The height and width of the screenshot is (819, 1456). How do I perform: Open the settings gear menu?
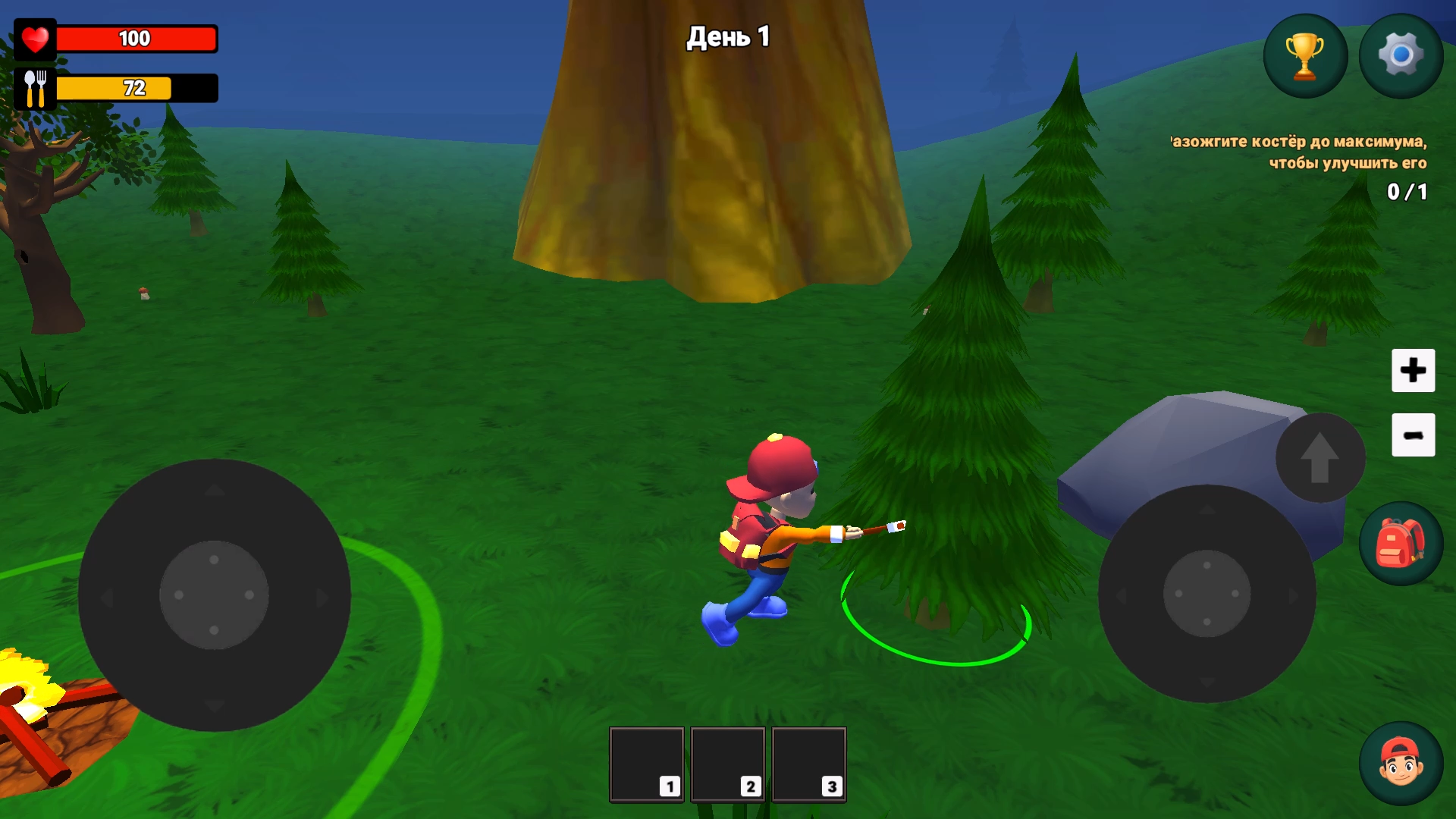point(1401,55)
